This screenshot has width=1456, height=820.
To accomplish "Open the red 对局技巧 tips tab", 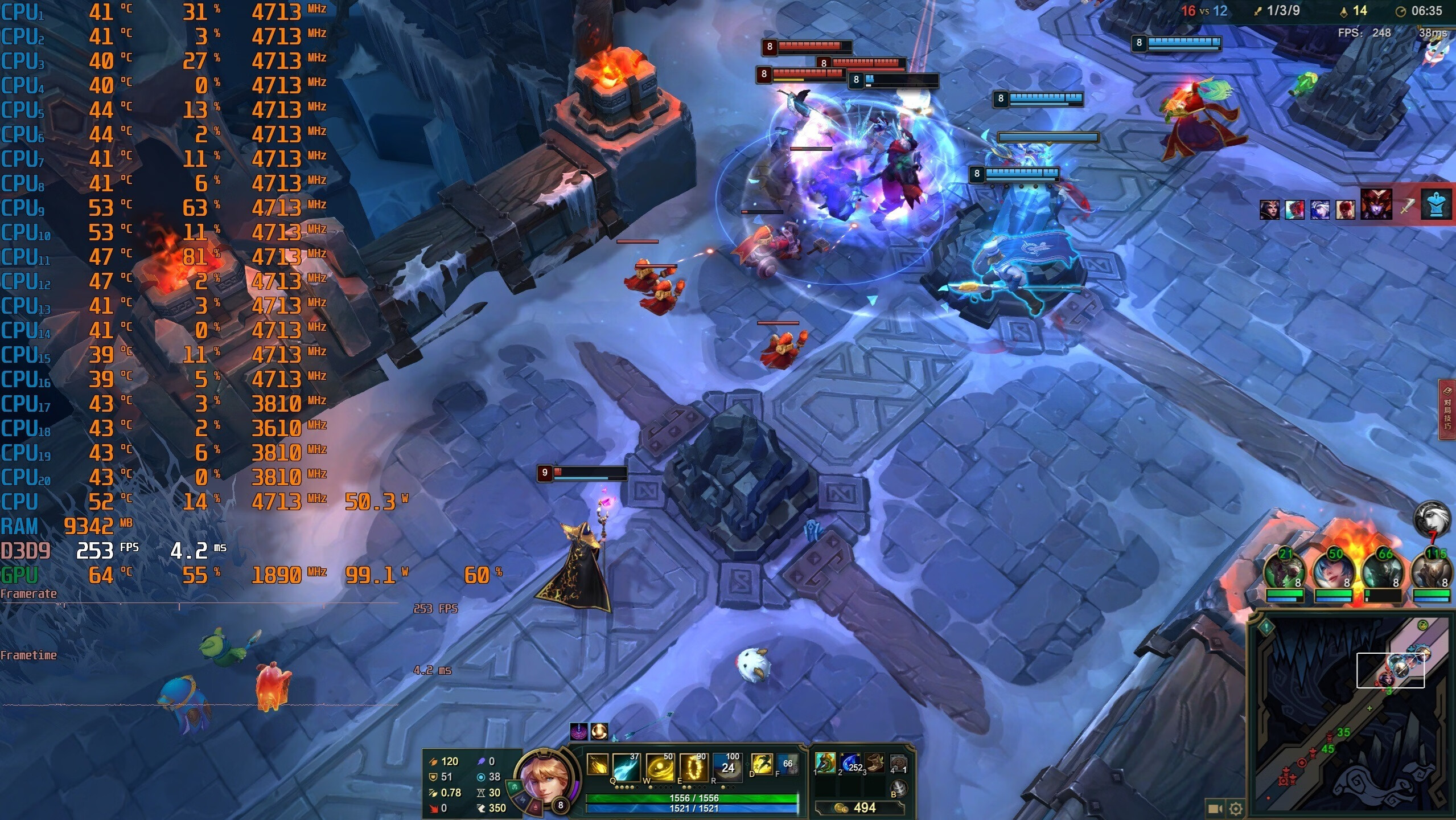I will 1447,409.
